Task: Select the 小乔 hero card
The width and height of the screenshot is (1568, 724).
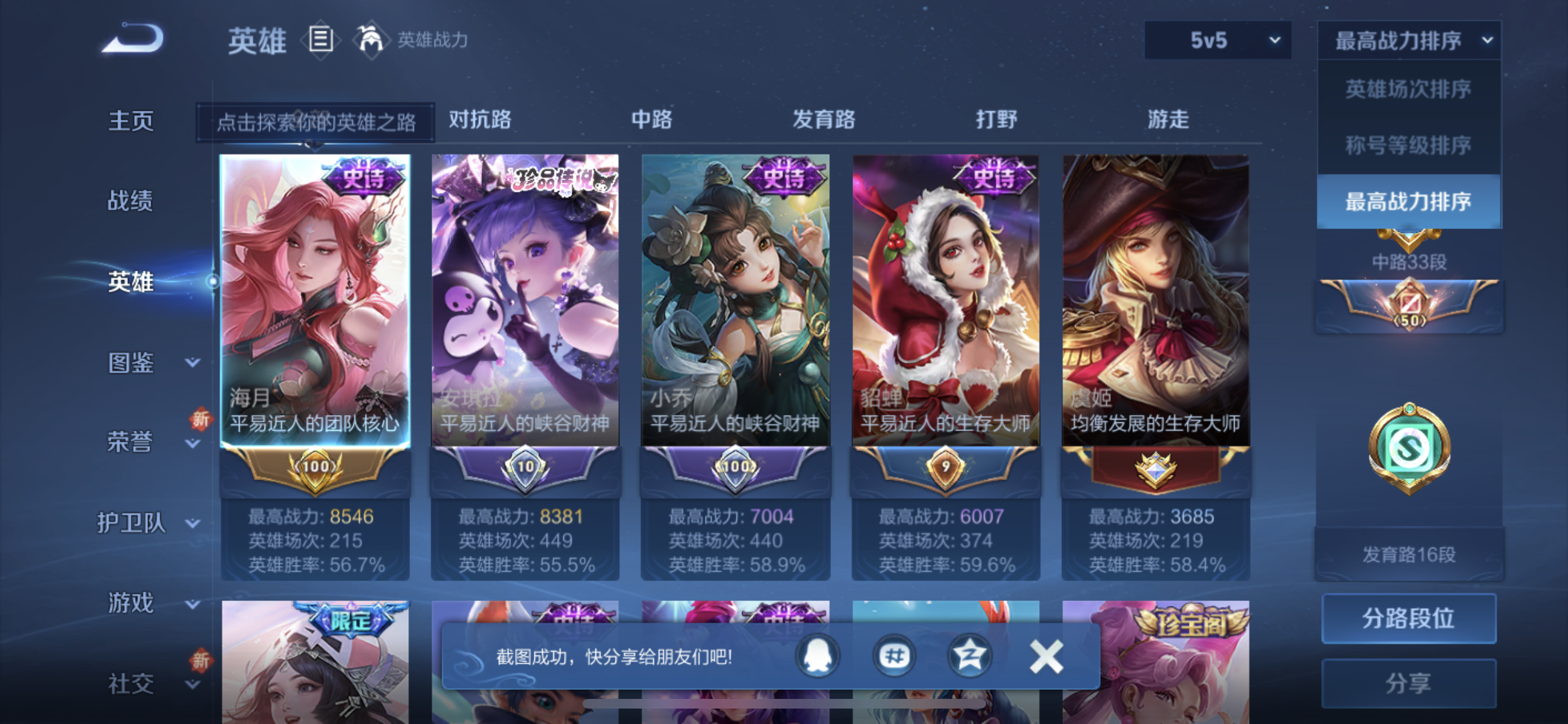Action: (735, 300)
